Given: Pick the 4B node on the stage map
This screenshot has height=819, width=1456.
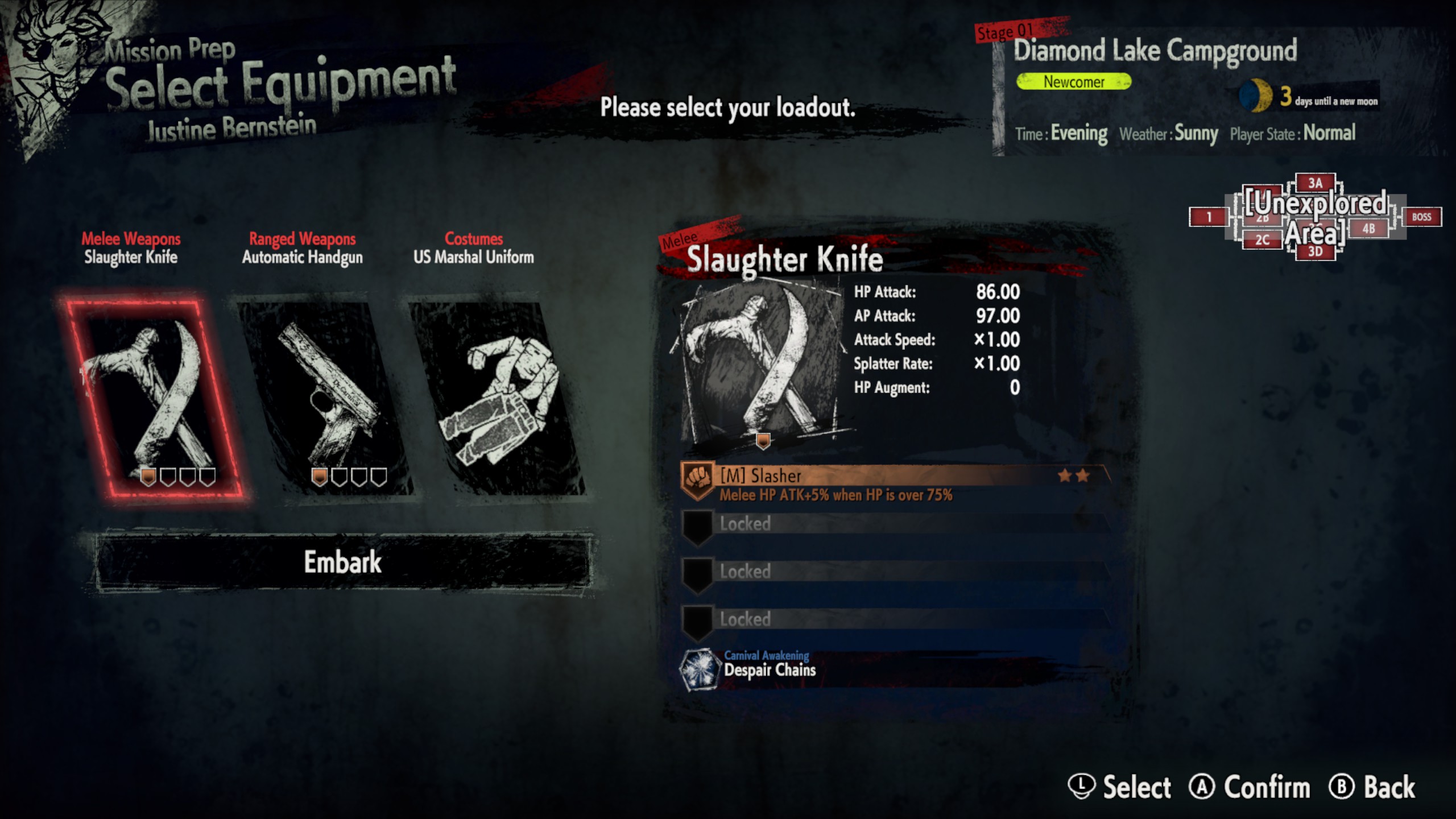Looking at the screenshot, I should coord(1368,229).
